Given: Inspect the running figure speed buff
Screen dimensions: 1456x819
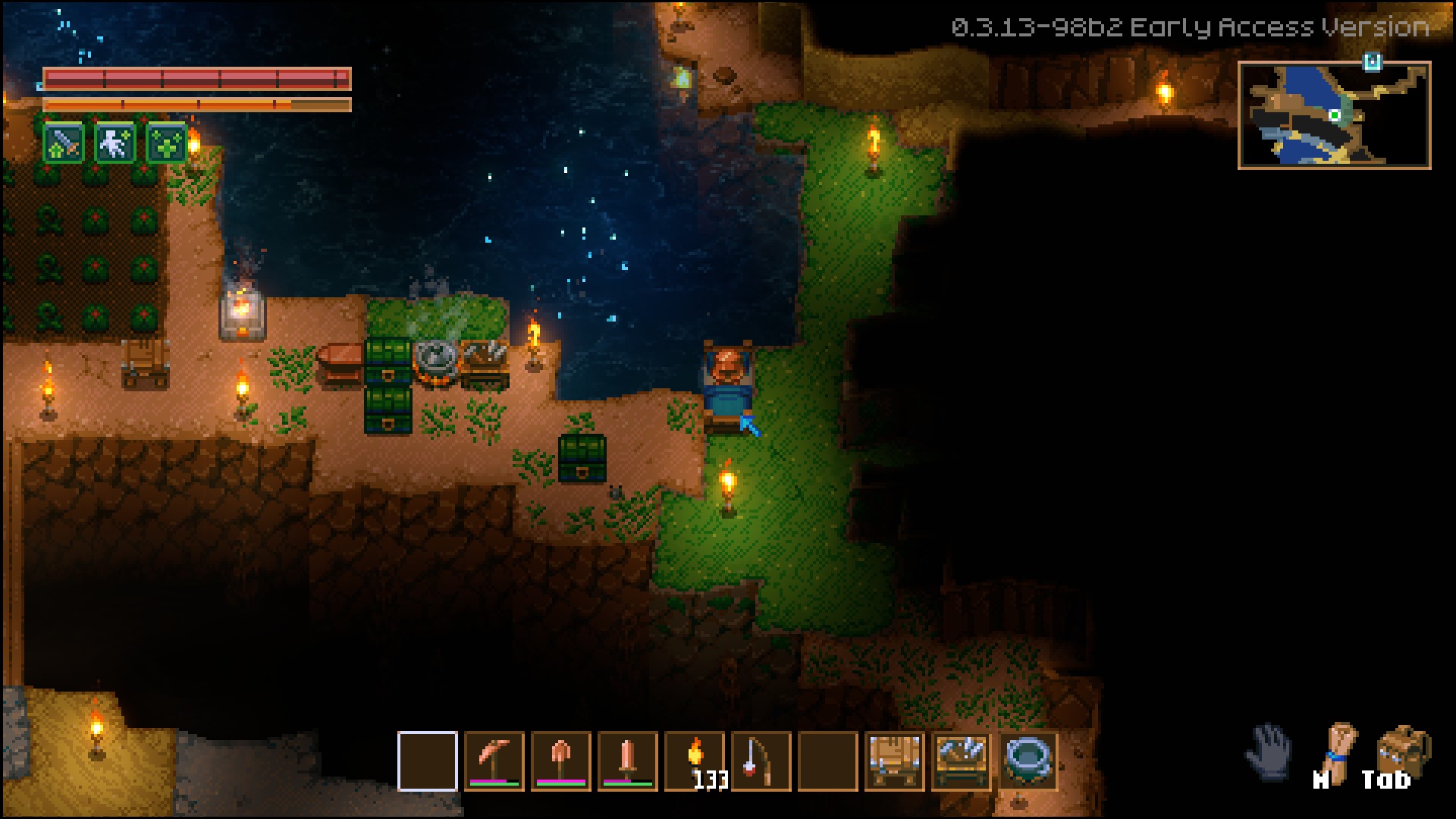Looking at the screenshot, I should (x=115, y=143).
